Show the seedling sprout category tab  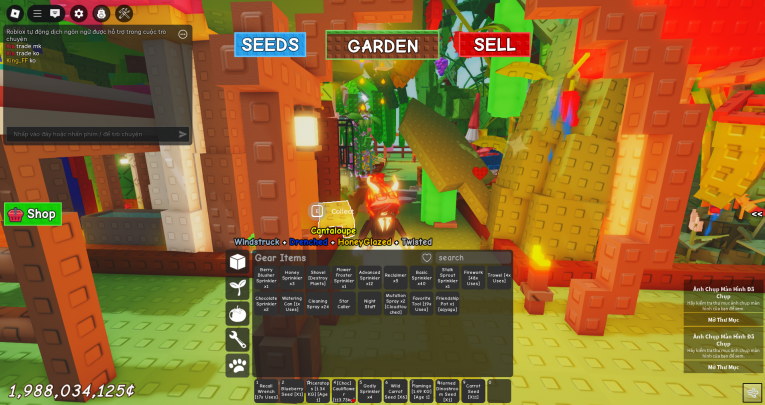tap(238, 287)
